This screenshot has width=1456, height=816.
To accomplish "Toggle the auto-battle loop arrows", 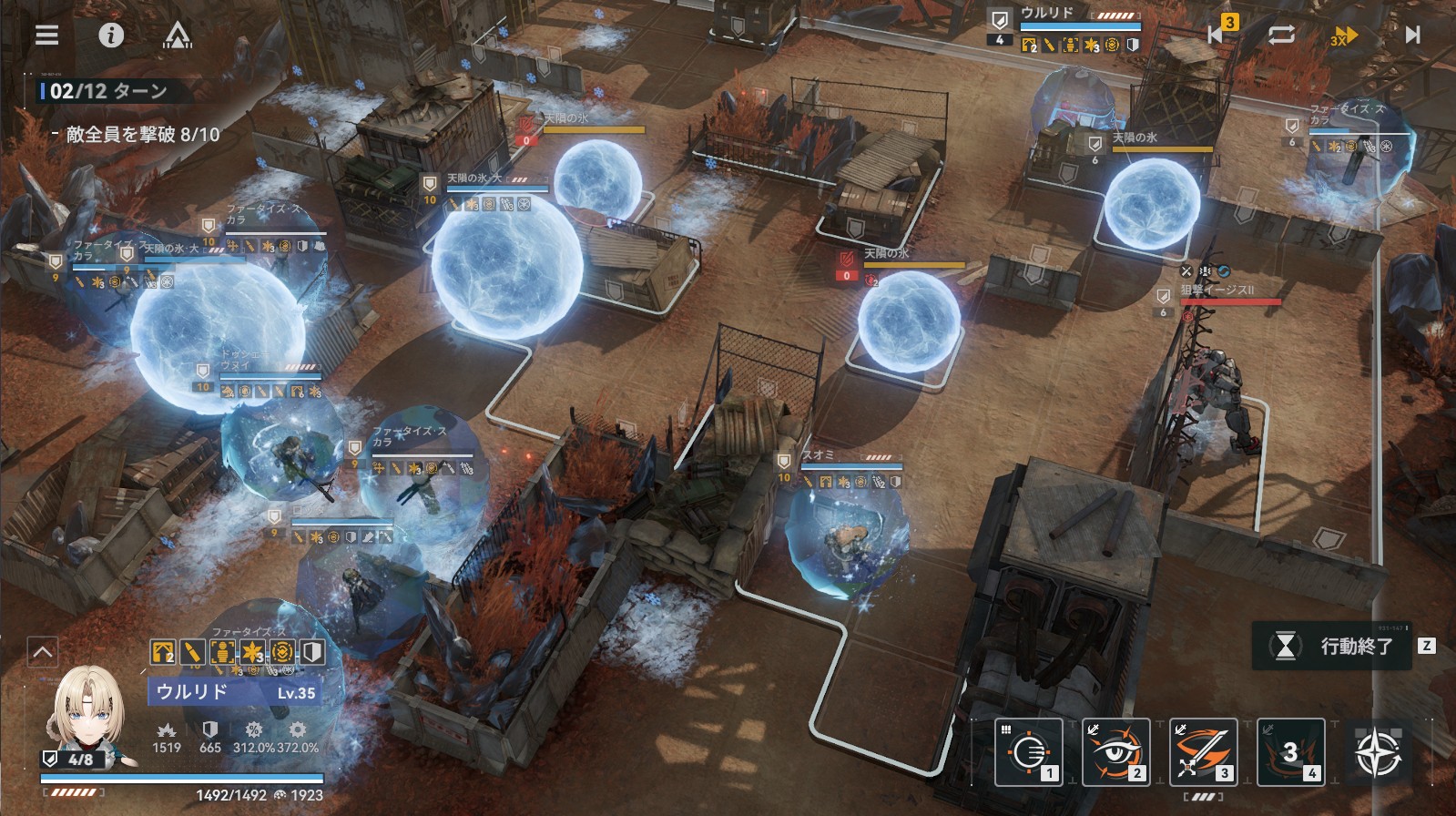I will pyautogui.click(x=1281, y=35).
